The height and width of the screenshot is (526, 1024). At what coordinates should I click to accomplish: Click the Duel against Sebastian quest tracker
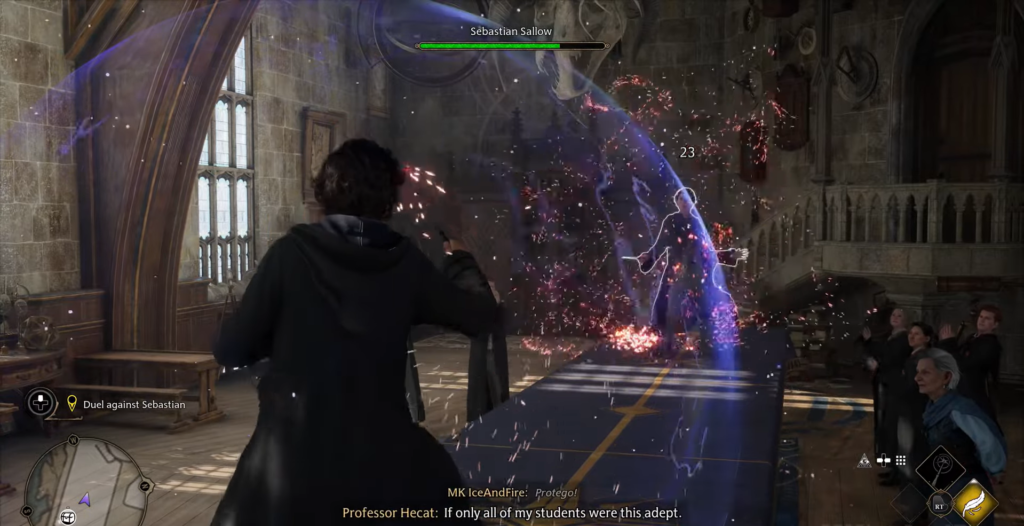coord(134,404)
